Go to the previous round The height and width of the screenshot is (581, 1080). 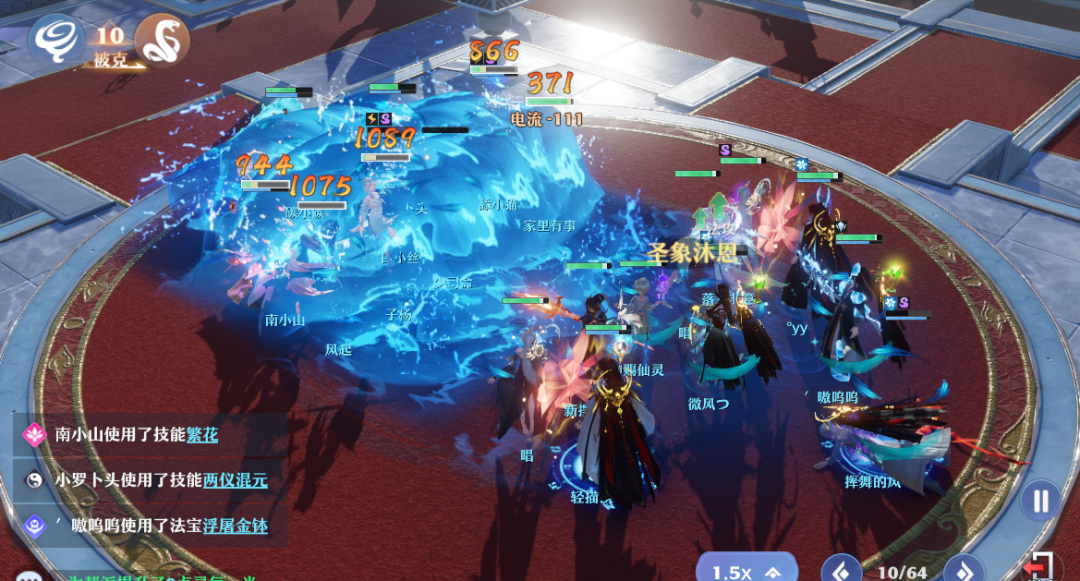coord(841,571)
